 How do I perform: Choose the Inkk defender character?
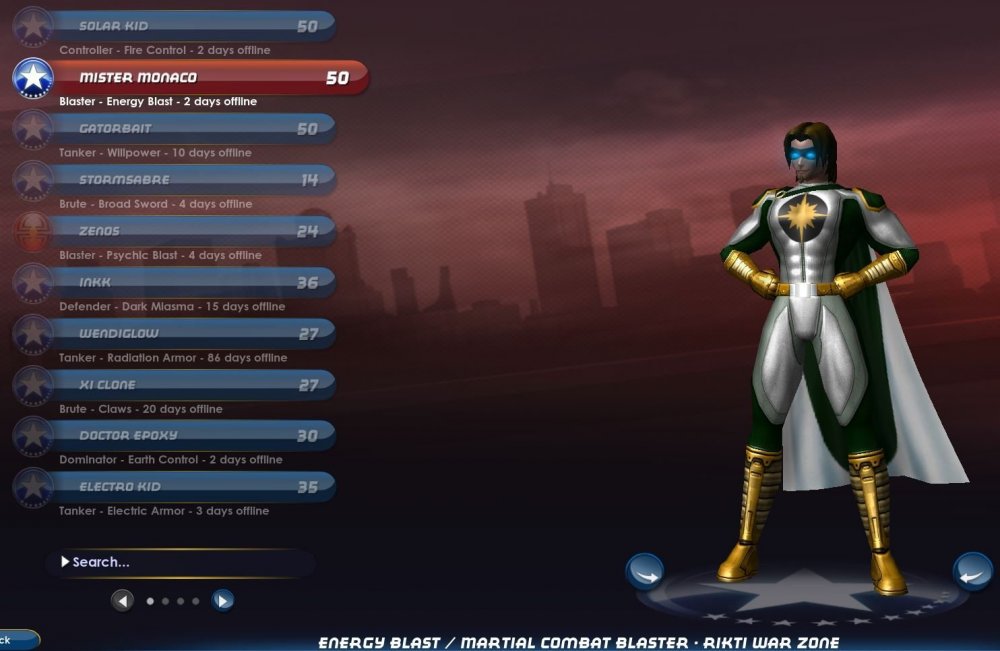coord(190,283)
